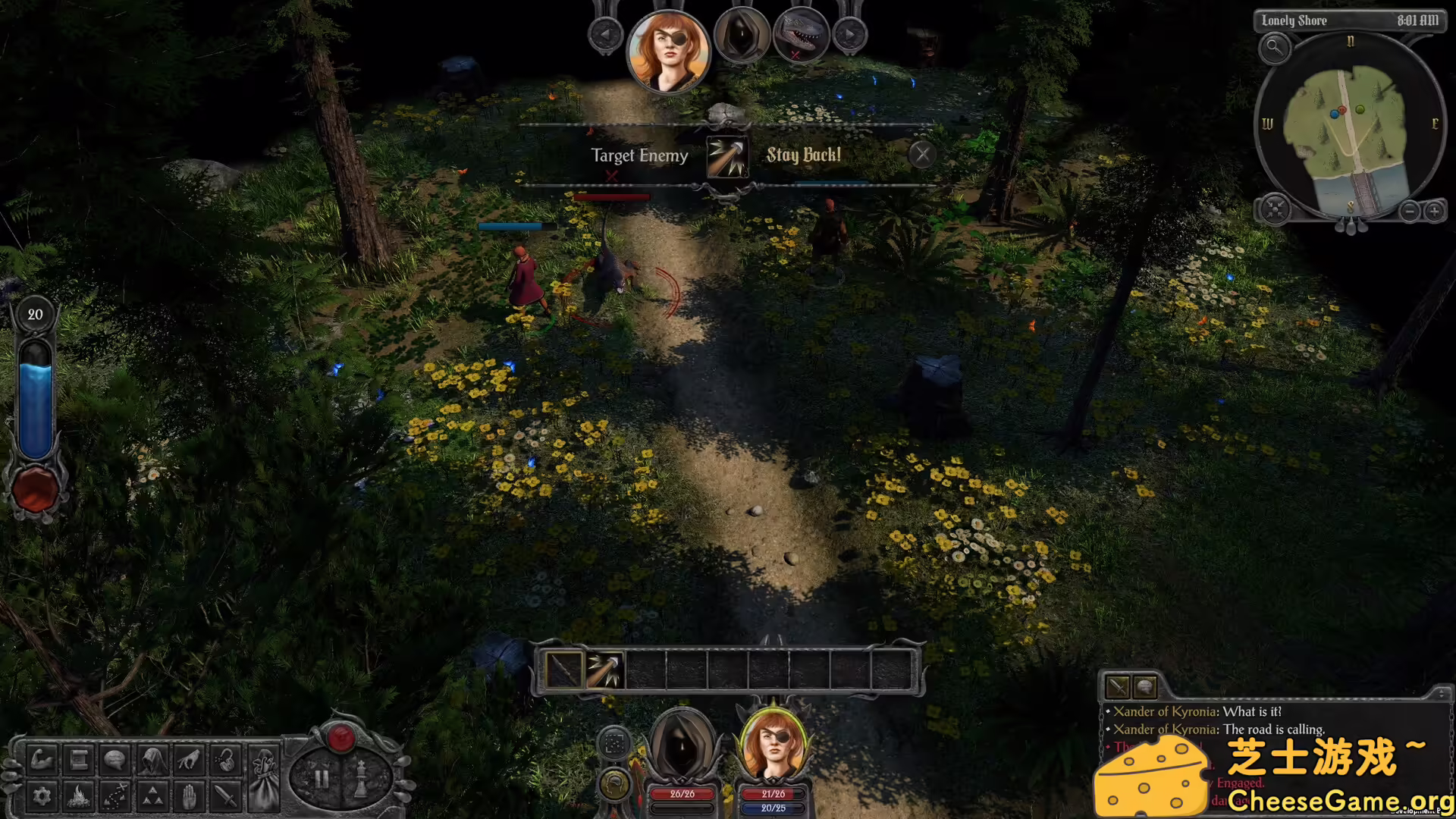Viewport: 1456px width, 819px height.
Task: Open the world map icon
Action: (x=115, y=796)
